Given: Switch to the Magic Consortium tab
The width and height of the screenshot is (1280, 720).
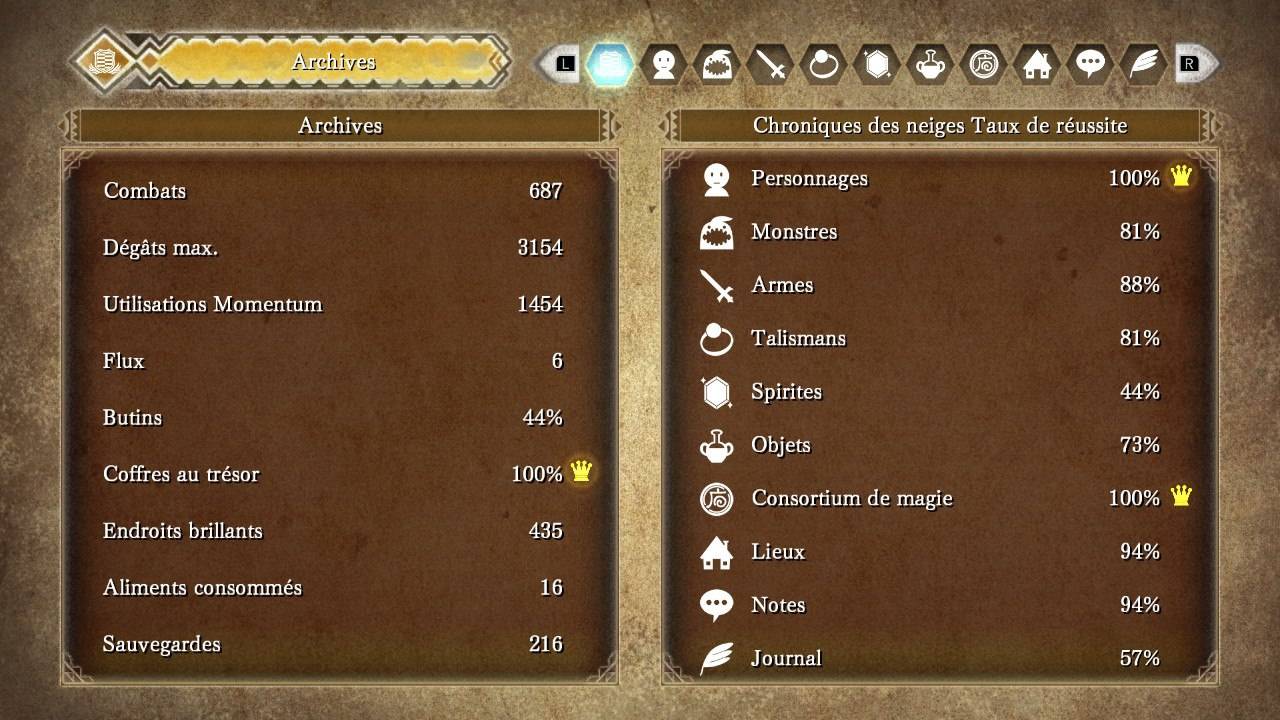Looking at the screenshot, I should tap(983, 64).
